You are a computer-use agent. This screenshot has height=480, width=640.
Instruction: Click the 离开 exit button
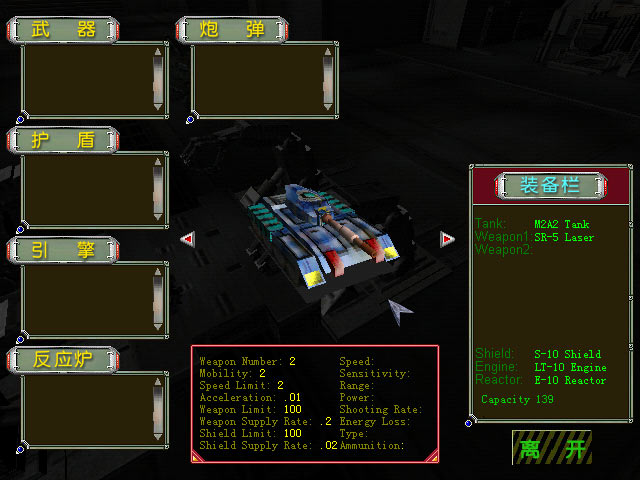(551, 448)
